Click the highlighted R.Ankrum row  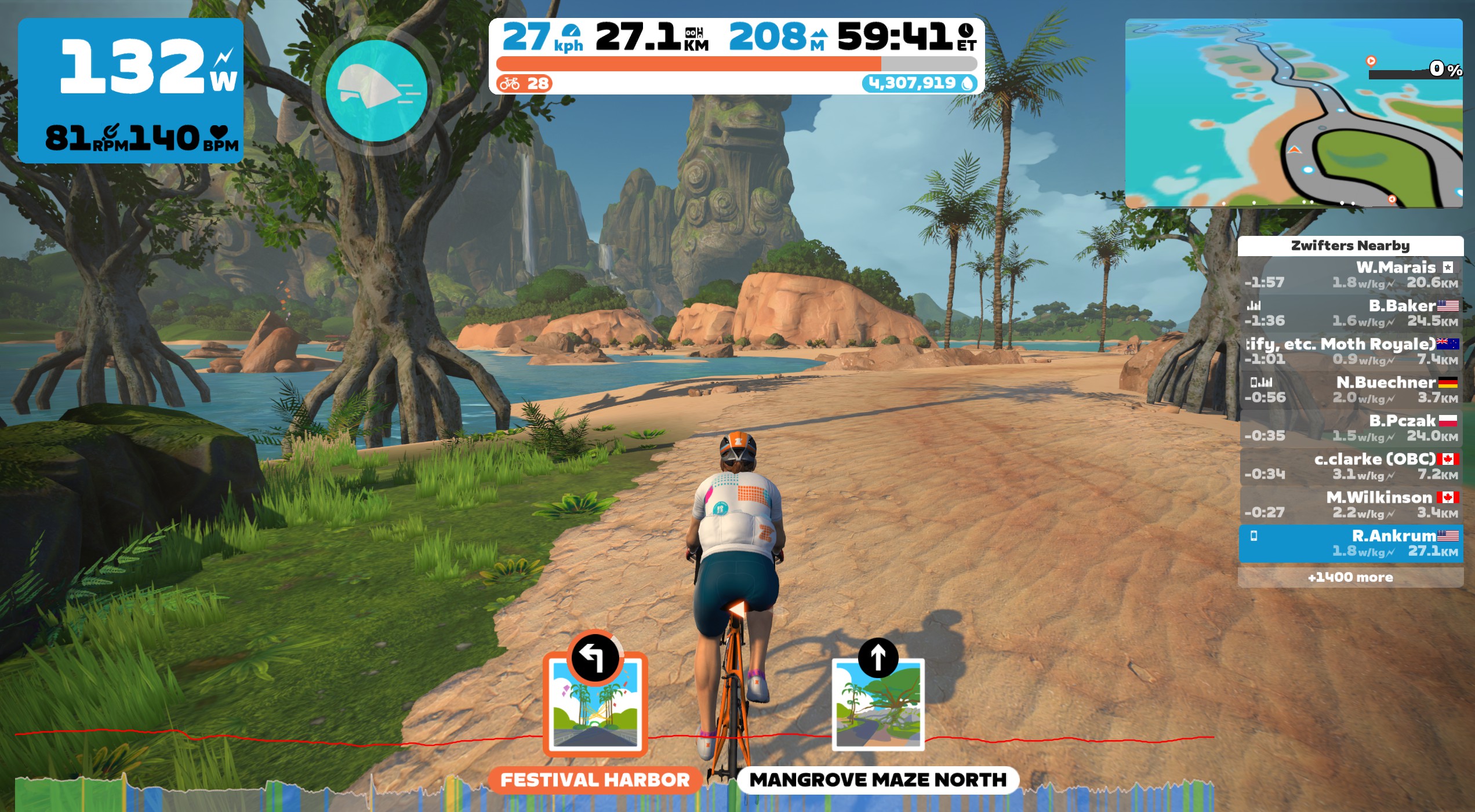[x=1350, y=543]
